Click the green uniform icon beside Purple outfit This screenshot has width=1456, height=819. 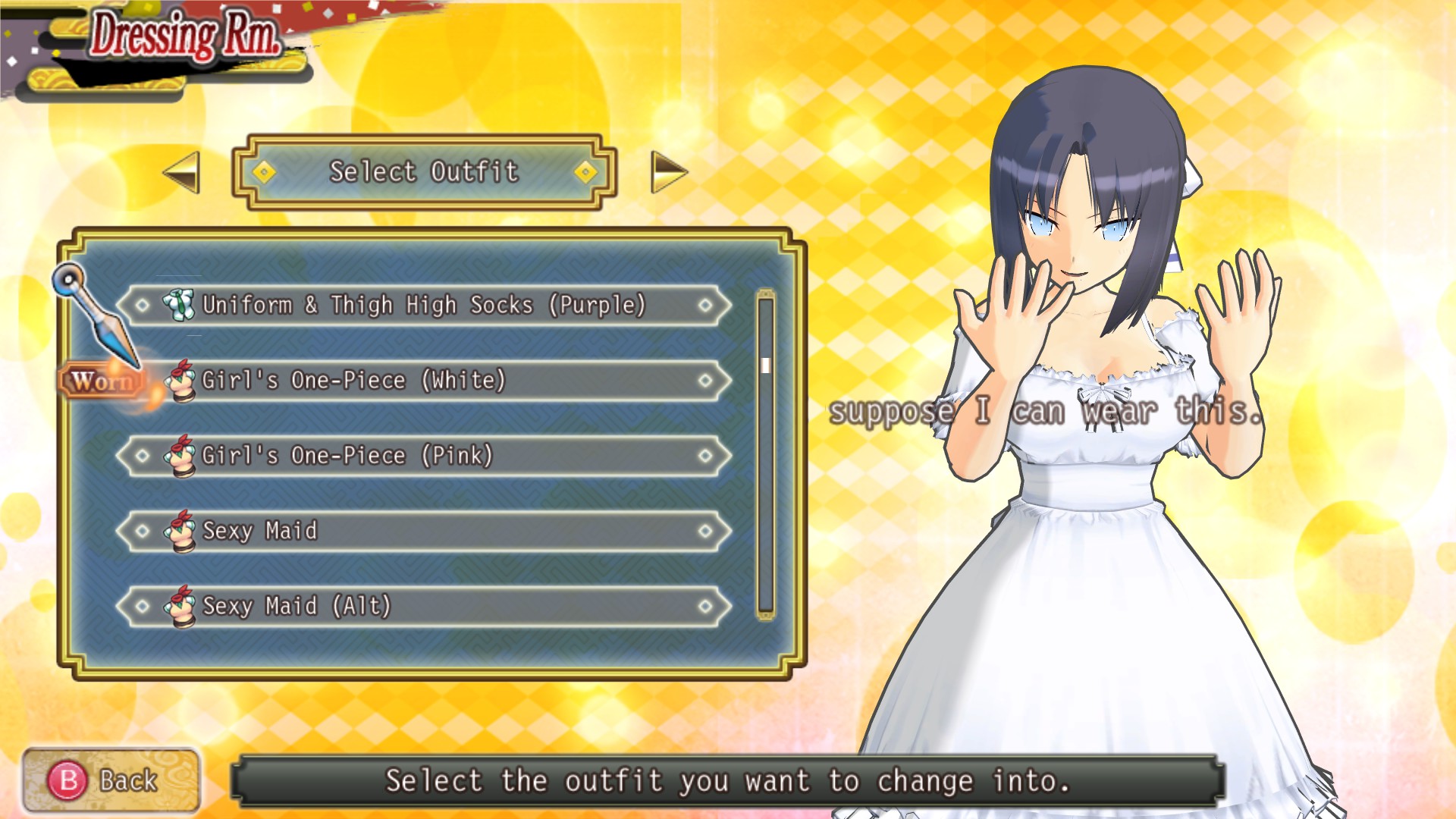pos(180,305)
